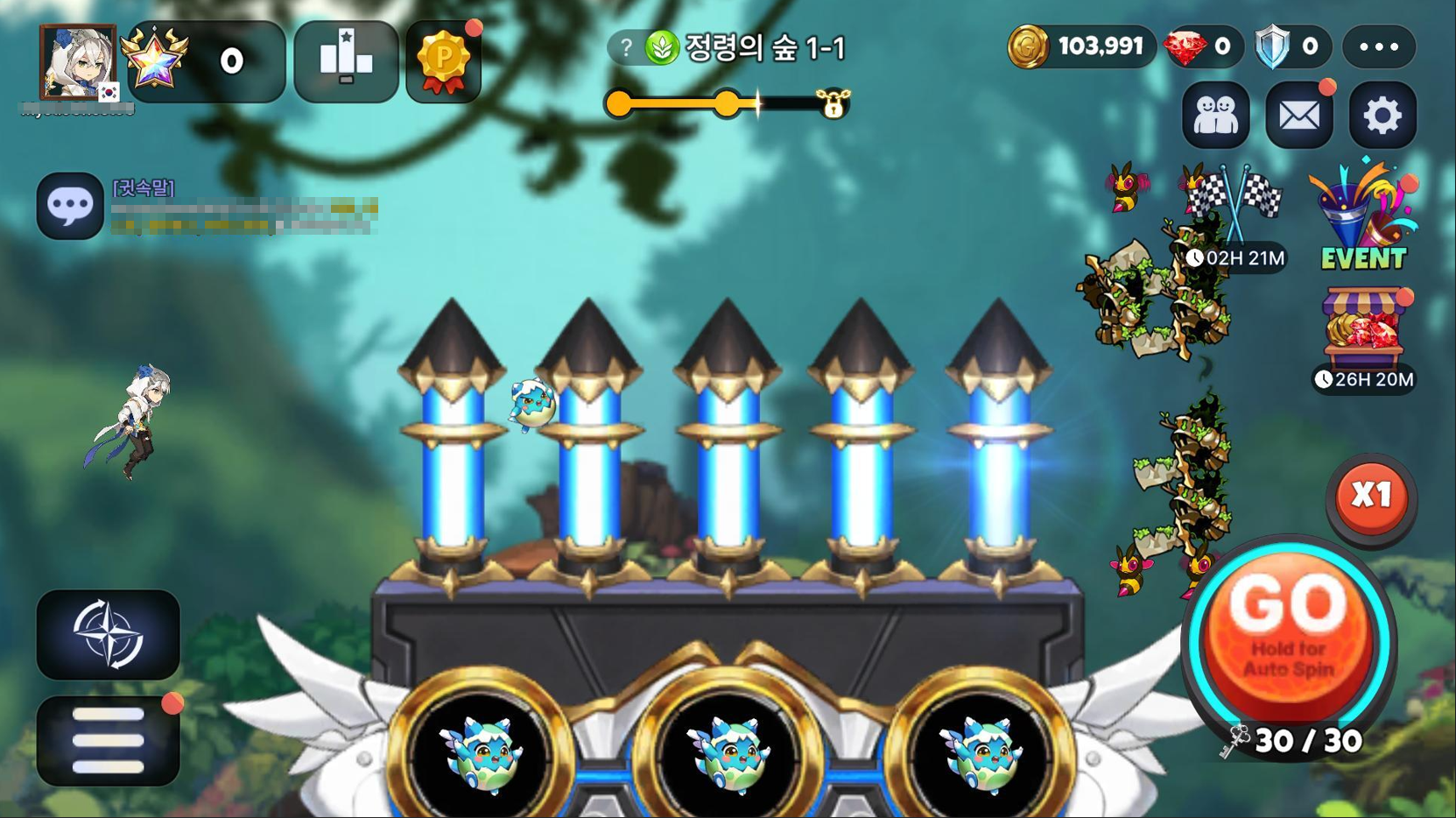Toggle the X1 multiplier button

click(1370, 497)
